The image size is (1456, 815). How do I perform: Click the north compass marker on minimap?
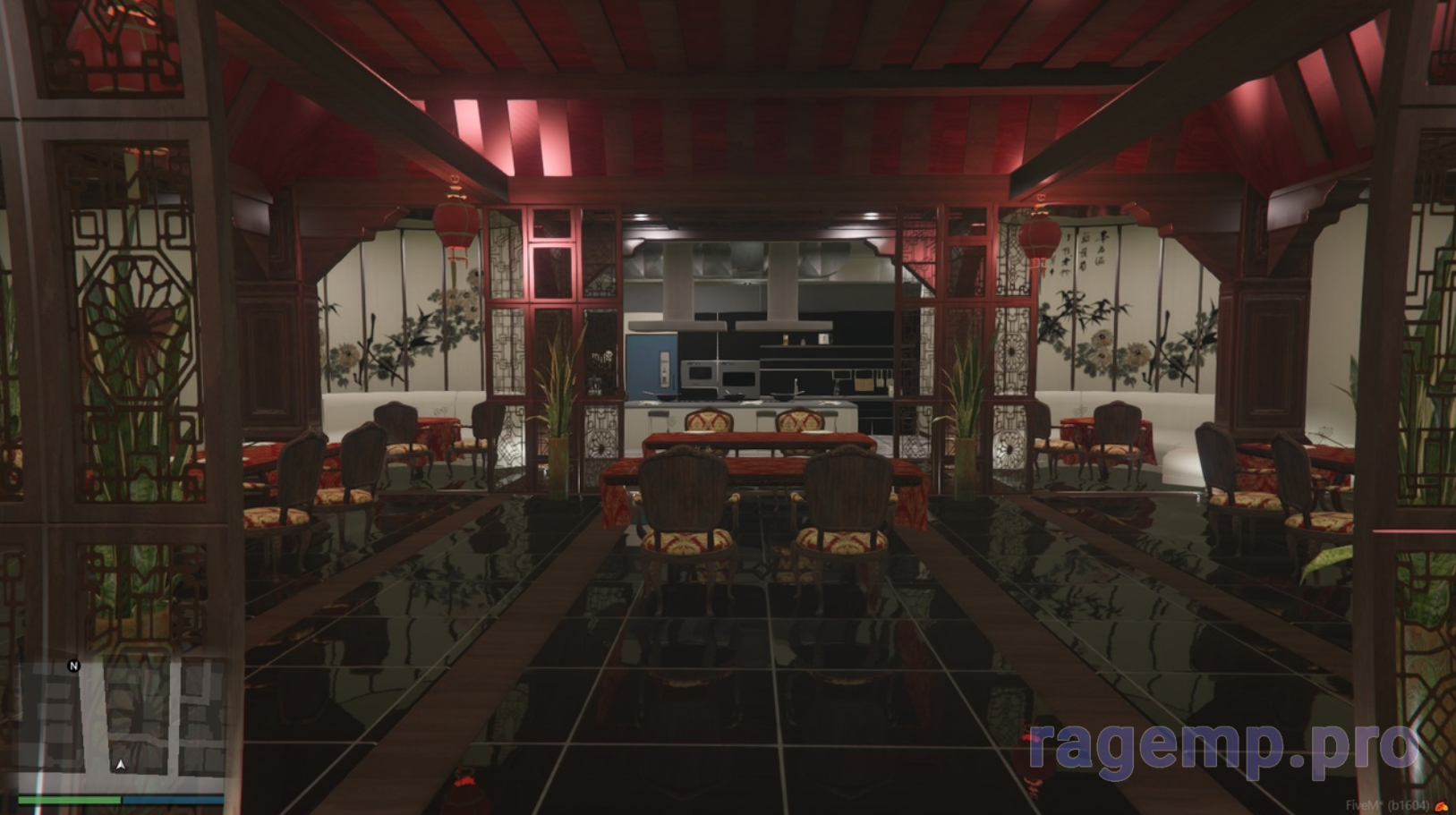73,666
